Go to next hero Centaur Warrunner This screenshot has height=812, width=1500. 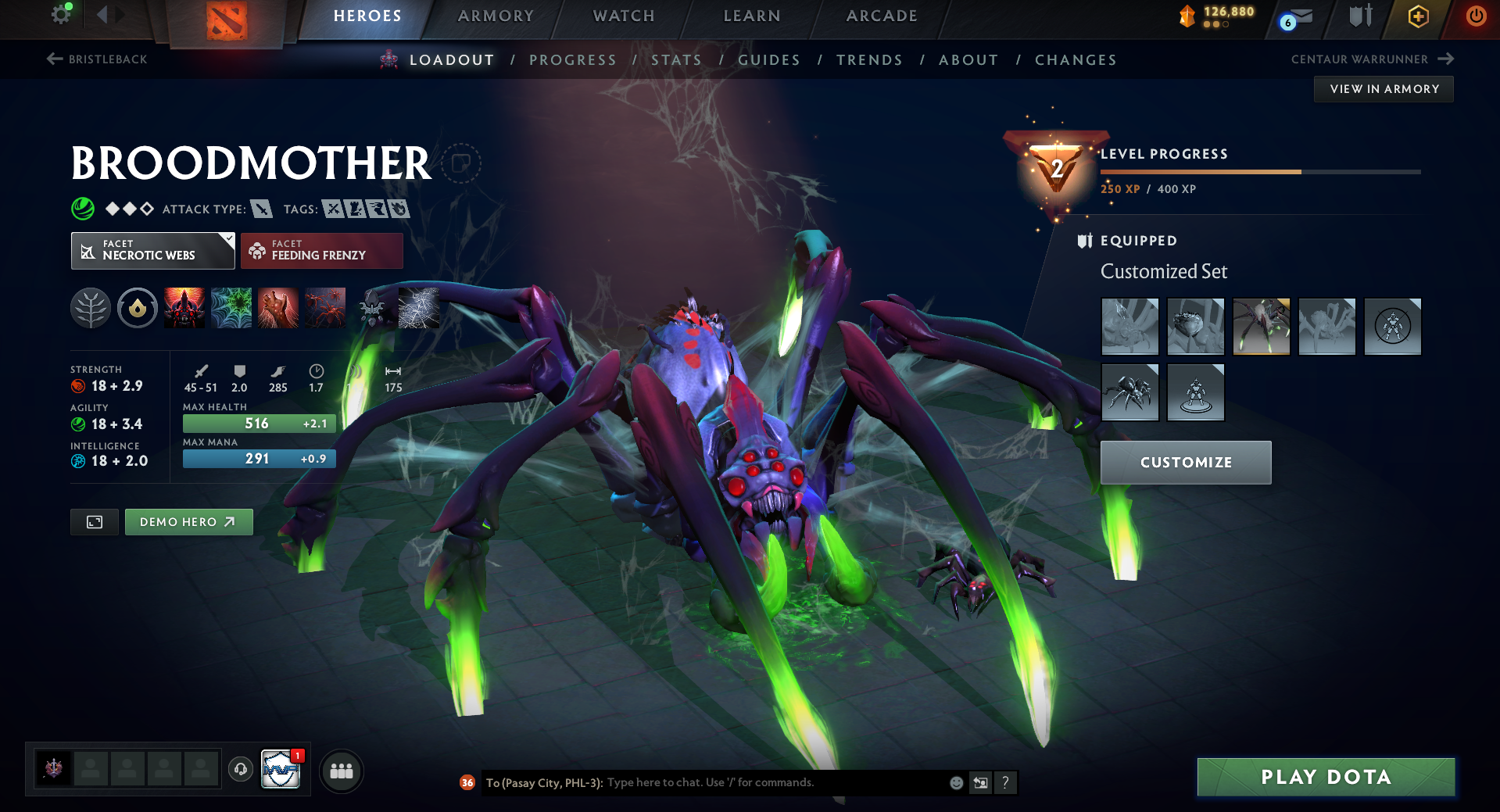(1372, 59)
